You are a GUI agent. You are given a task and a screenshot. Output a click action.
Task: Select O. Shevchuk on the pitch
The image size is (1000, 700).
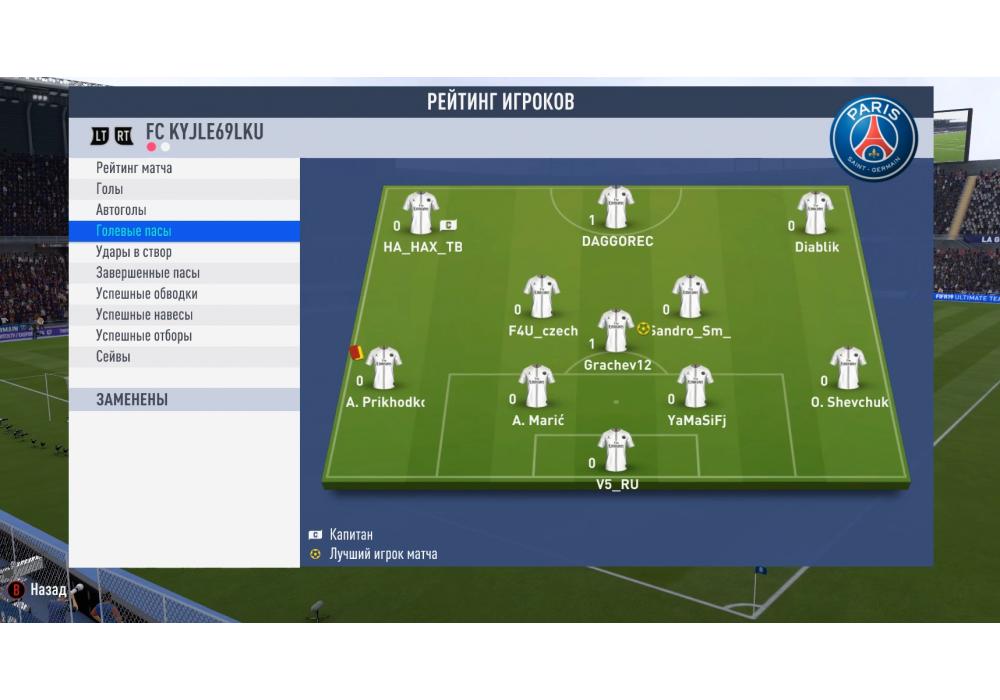pos(848,368)
